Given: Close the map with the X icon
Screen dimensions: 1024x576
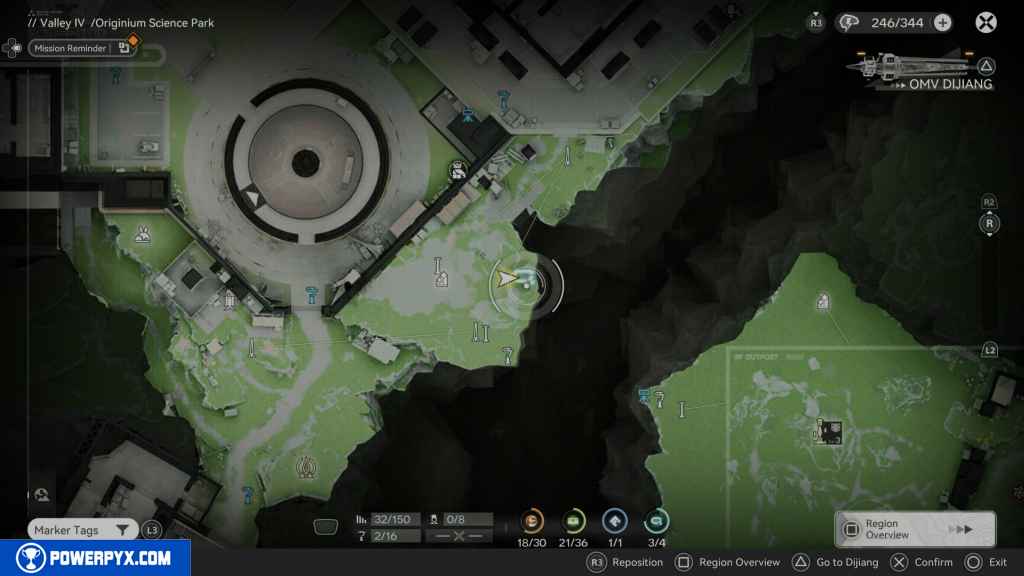Looking at the screenshot, I should tap(986, 23).
